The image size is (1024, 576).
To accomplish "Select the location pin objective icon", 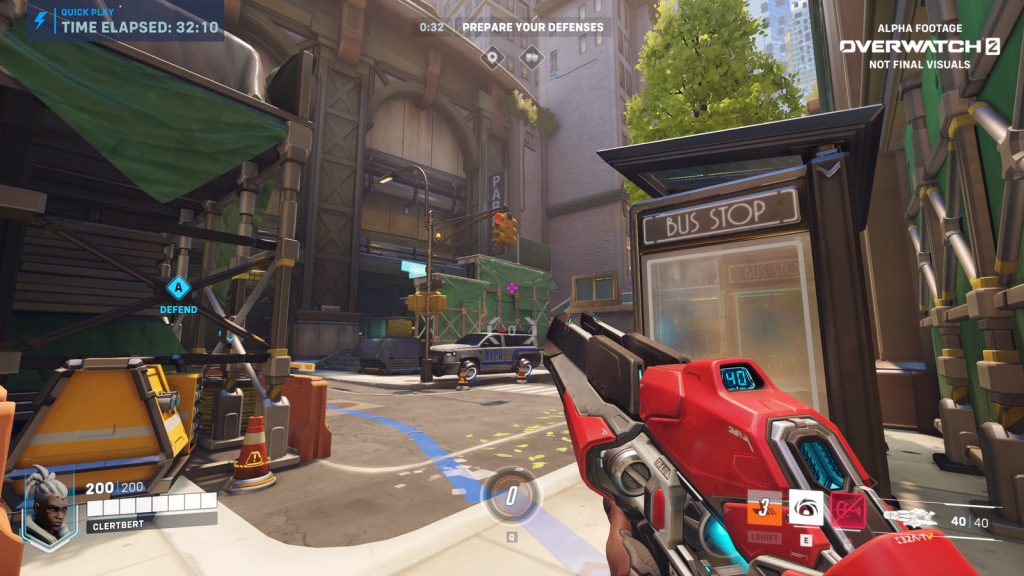I will click(x=492, y=56).
